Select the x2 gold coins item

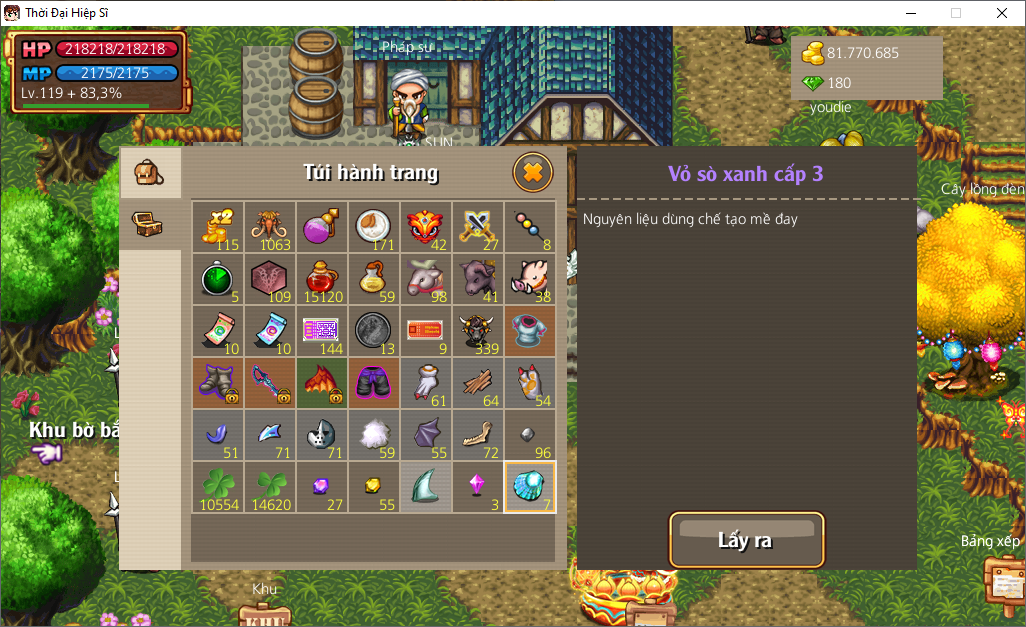(218, 227)
